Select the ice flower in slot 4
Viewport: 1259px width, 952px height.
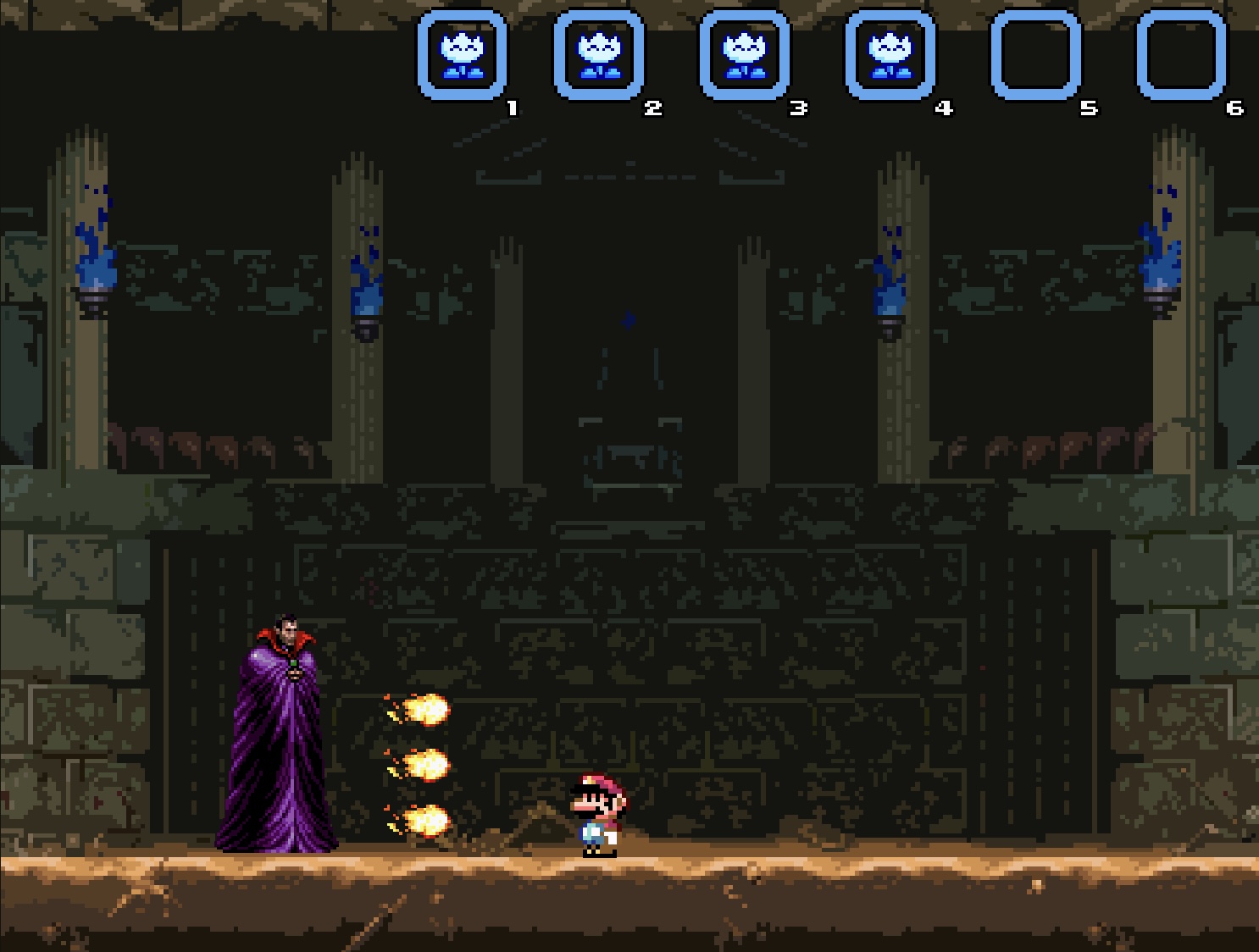(x=890, y=53)
